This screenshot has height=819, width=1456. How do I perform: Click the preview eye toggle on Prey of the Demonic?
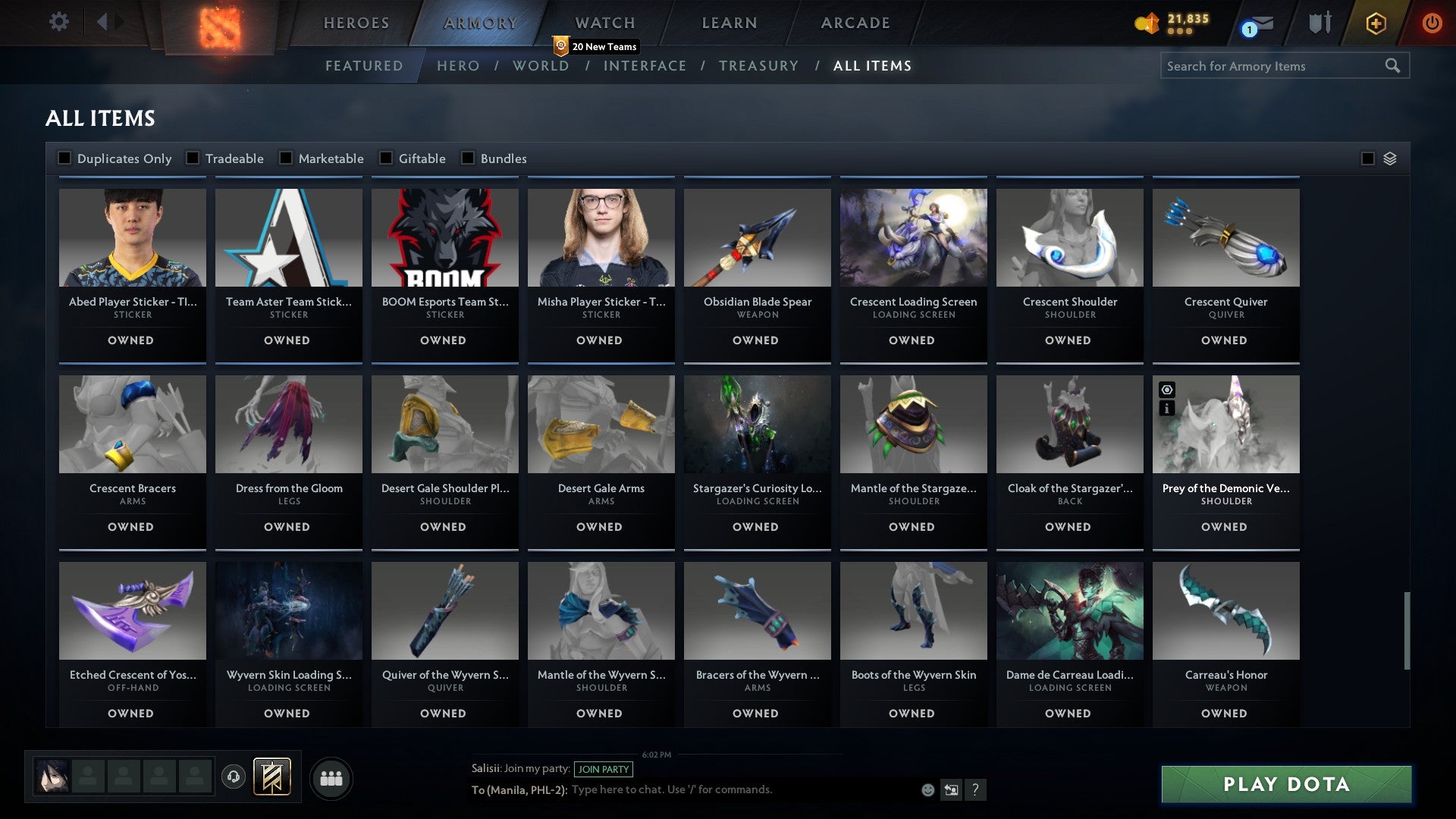[x=1166, y=388]
